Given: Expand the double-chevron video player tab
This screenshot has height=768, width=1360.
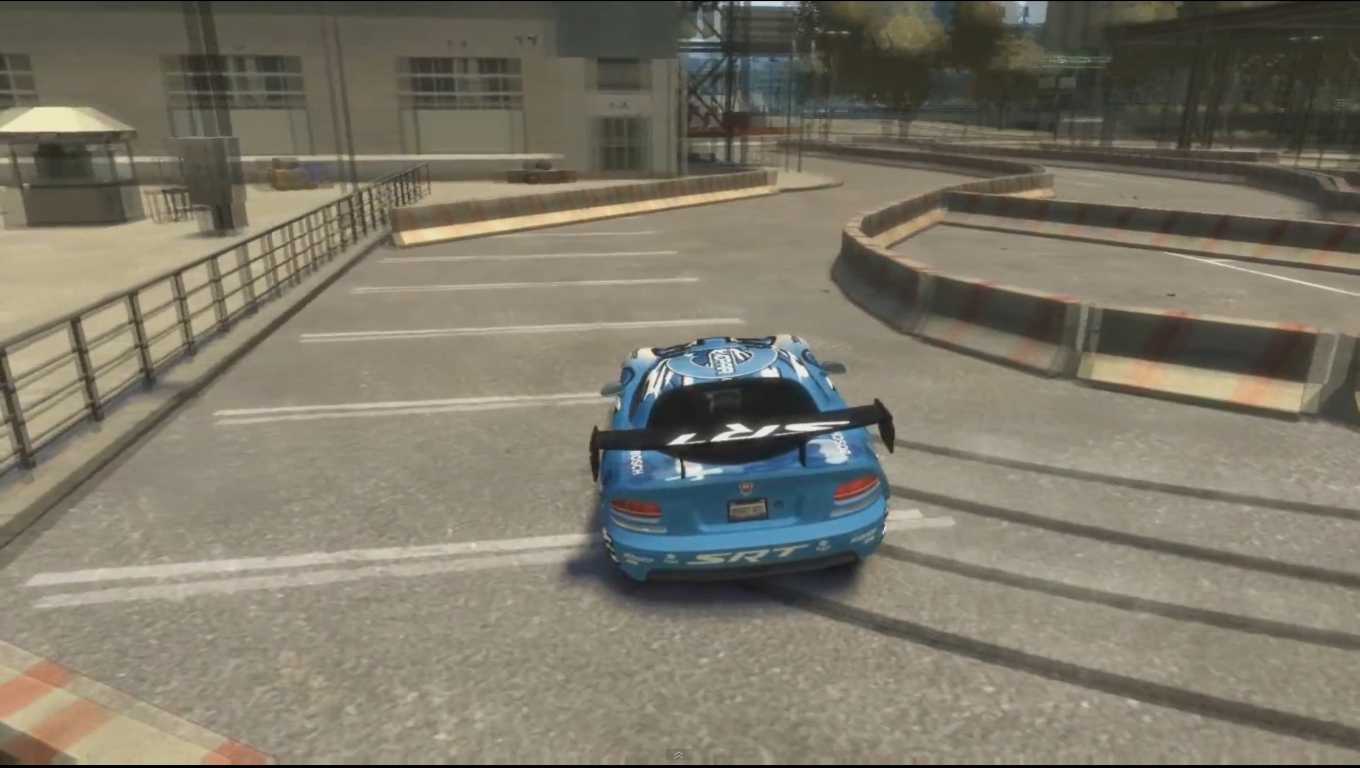Looking at the screenshot, I should tap(678, 755).
